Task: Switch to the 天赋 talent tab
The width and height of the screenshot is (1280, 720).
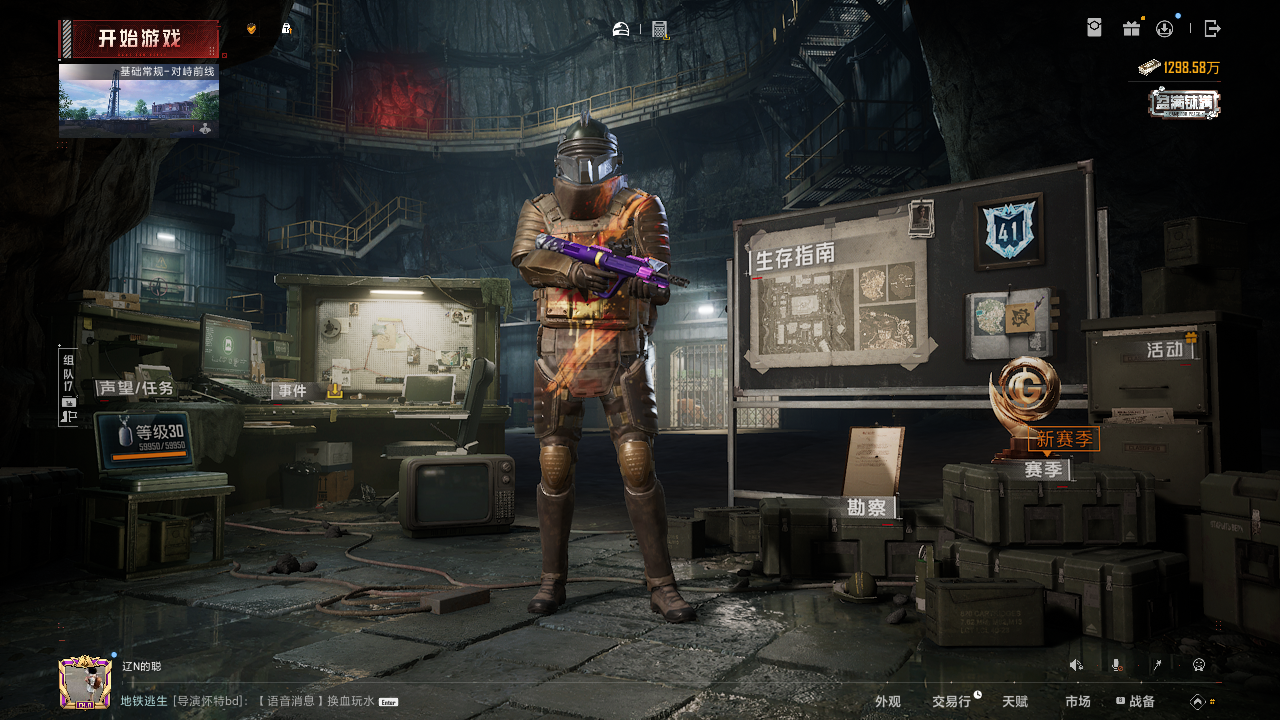Action: tap(1015, 702)
